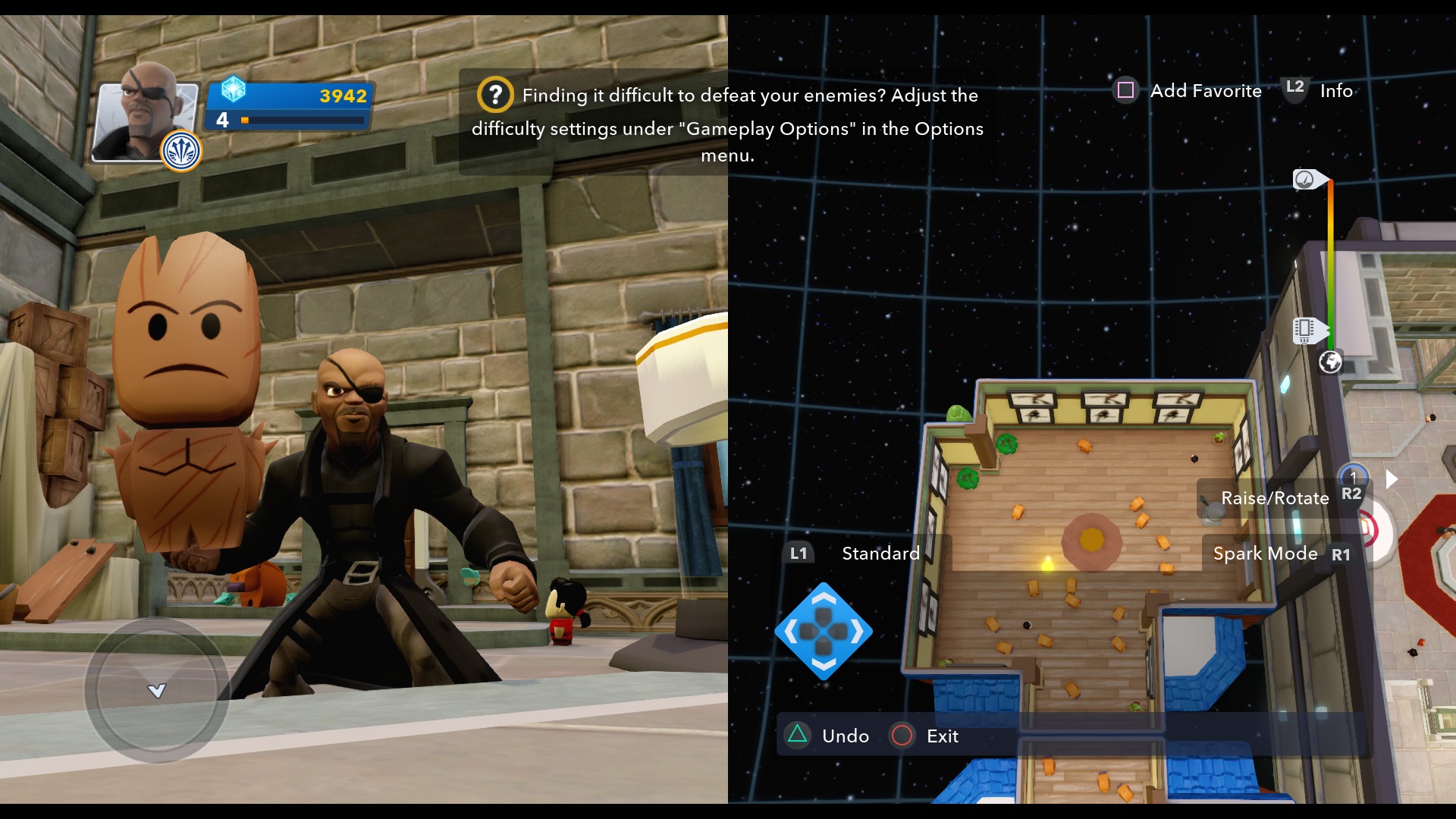
Task: Click the blue d-pad movement icon
Action: coord(824,631)
